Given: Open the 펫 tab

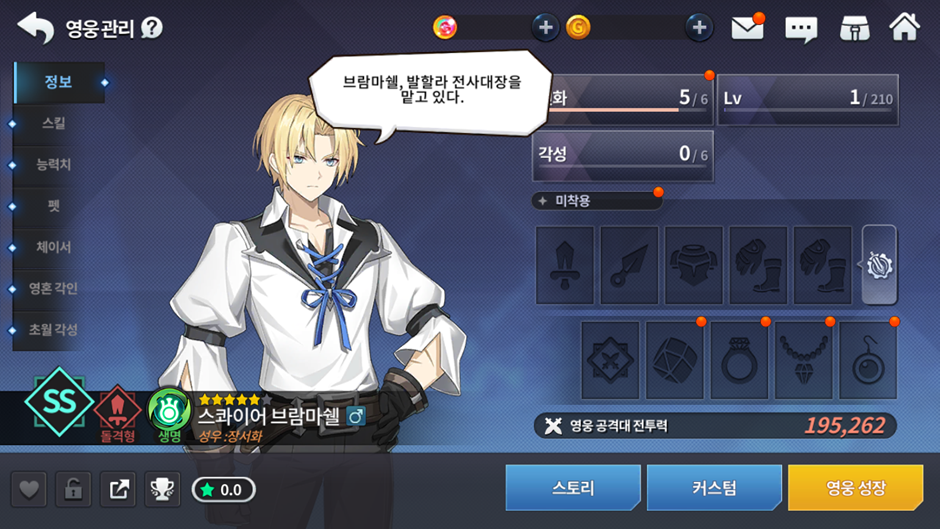Looking at the screenshot, I should click(x=54, y=206).
